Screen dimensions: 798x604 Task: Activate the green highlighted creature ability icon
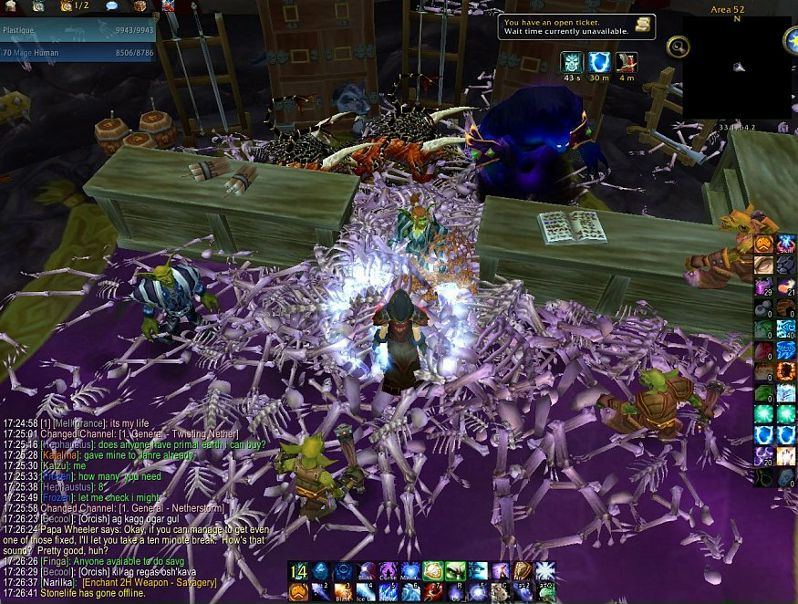[455, 571]
